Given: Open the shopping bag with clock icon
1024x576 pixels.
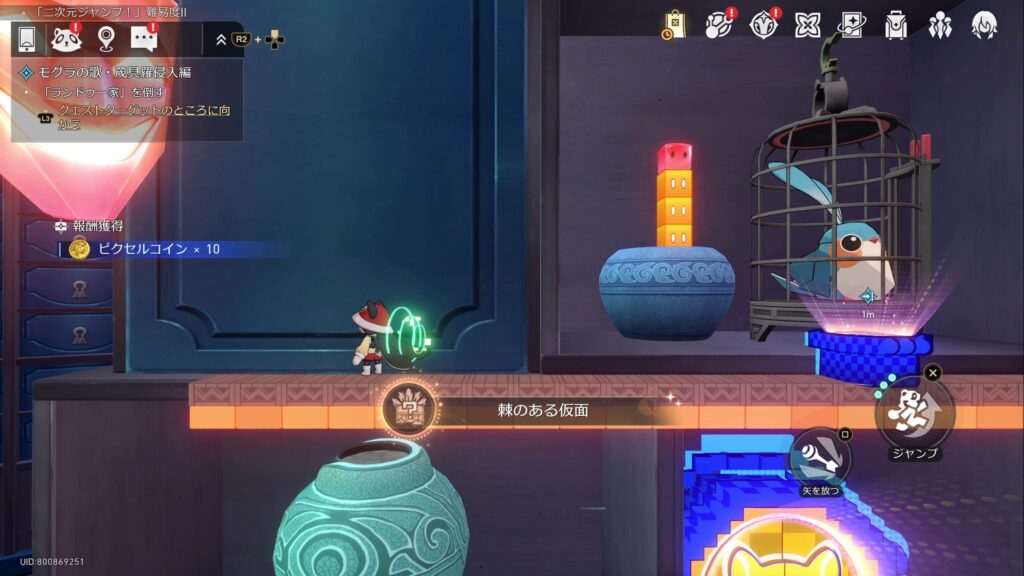Looking at the screenshot, I should click(x=674, y=25).
